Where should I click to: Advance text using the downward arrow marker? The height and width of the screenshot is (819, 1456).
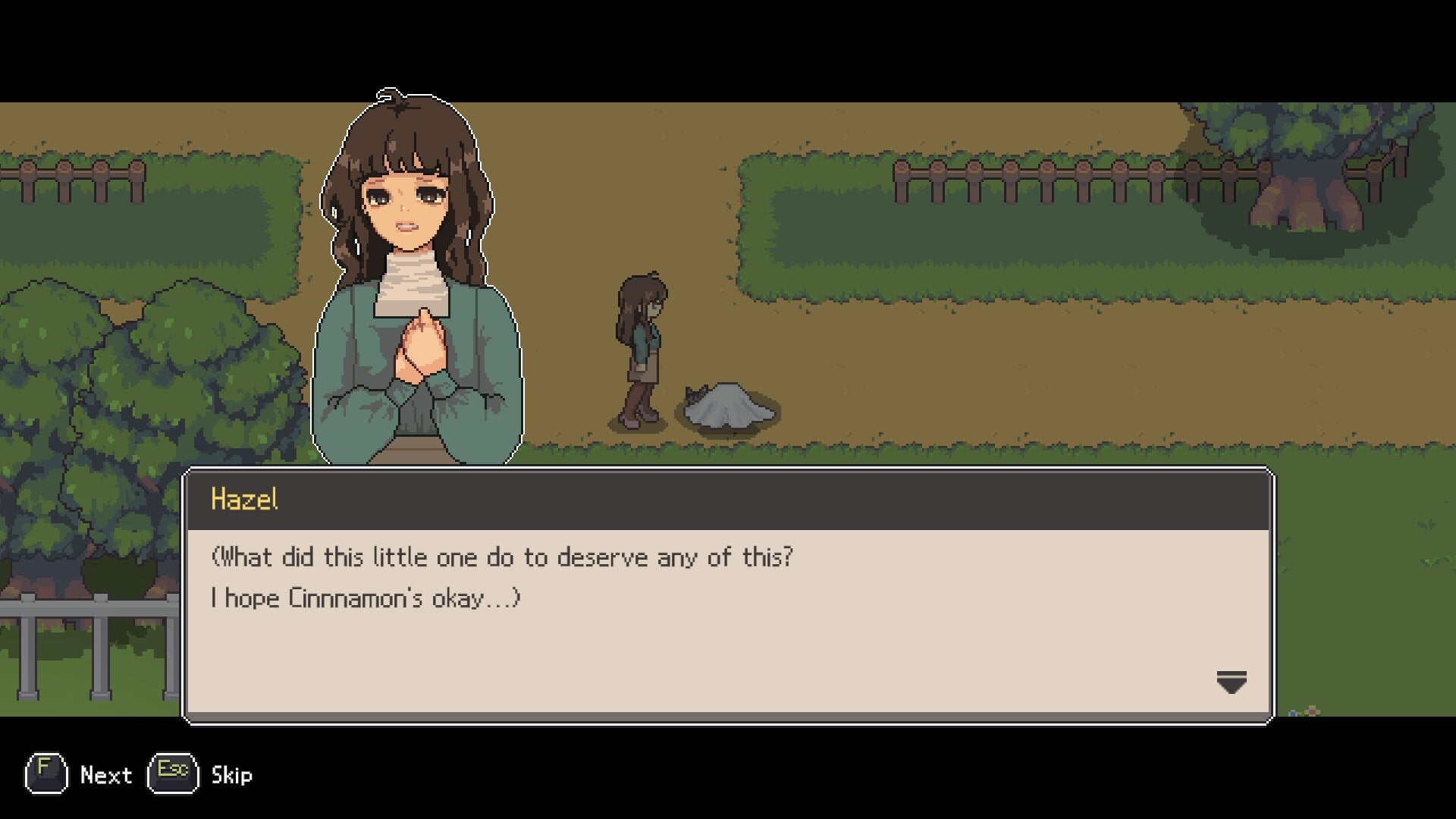click(1232, 681)
